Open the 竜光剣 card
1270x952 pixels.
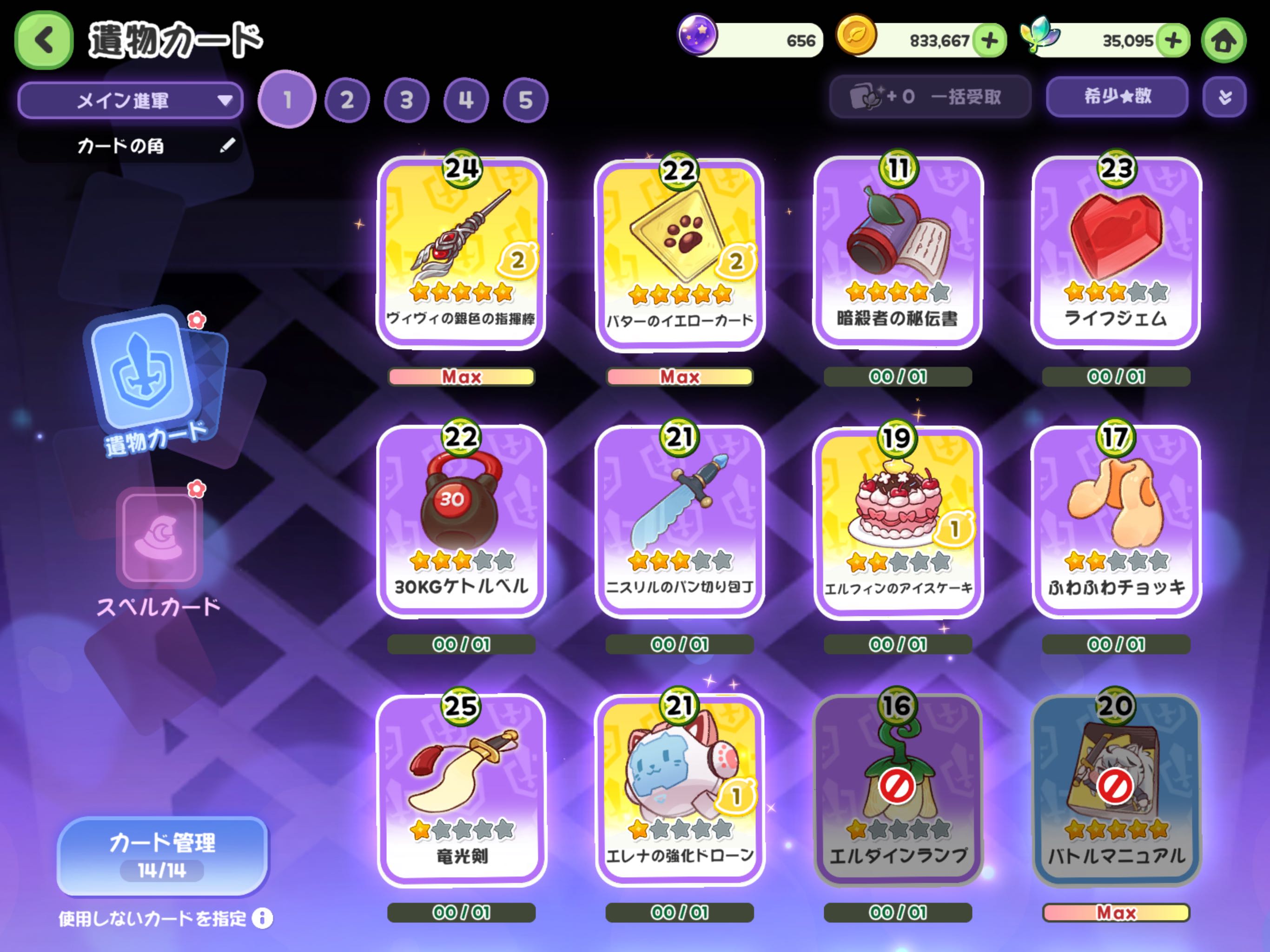462,790
